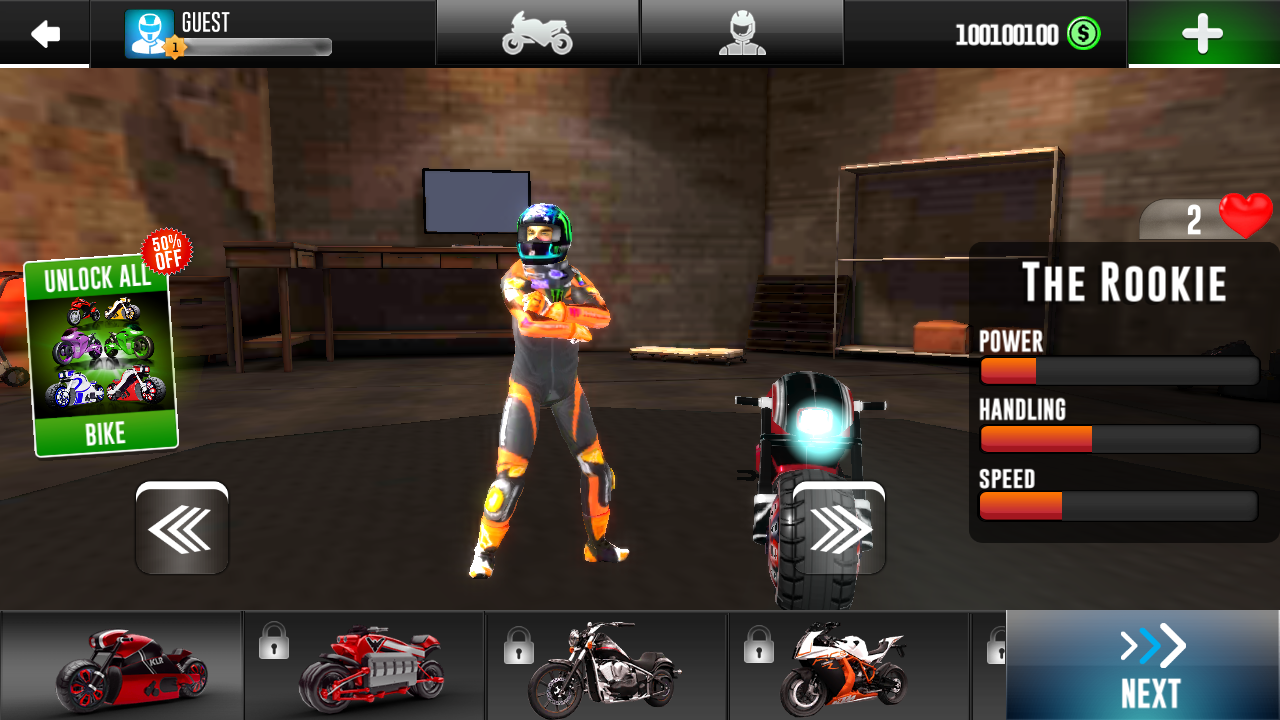Select the unlocked red Rookie bike thumbnail
Image resolution: width=1280 pixels, height=720 pixels.
coord(122,666)
